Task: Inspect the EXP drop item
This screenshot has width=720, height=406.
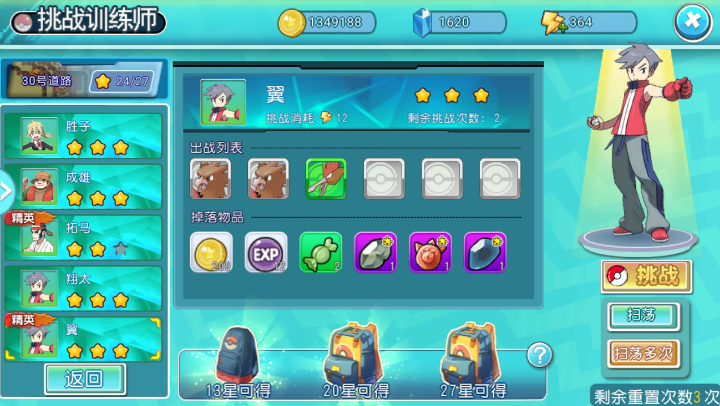Action: [266, 253]
